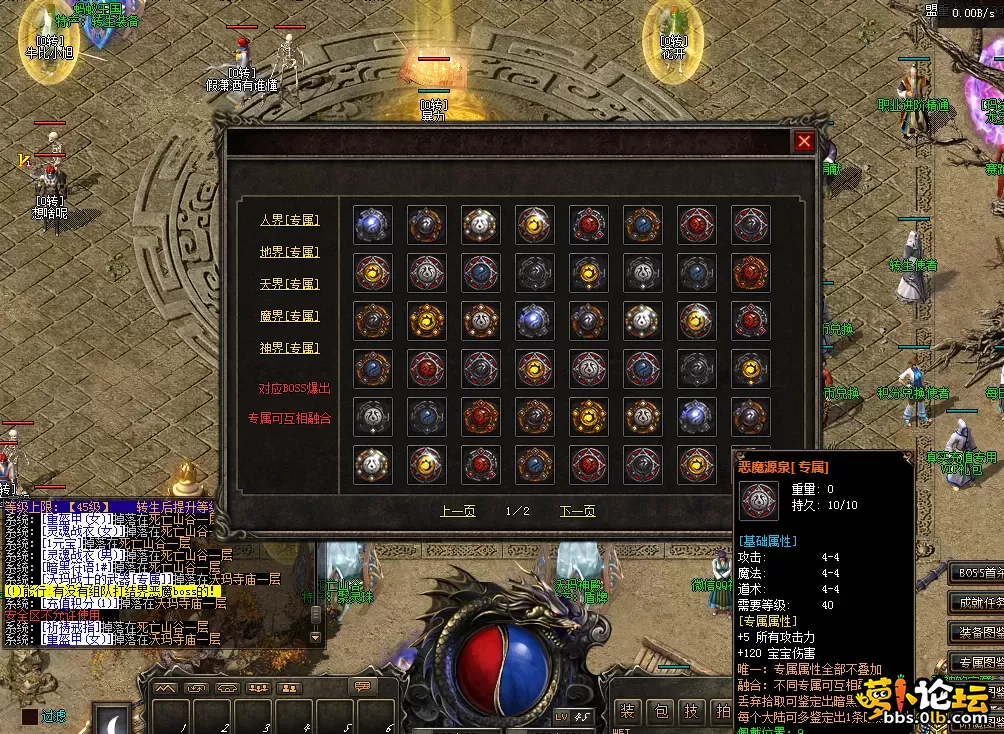
Task: Click the chat log scroll-down arrow
Action: pyautogui.click(x=317, y=636)
